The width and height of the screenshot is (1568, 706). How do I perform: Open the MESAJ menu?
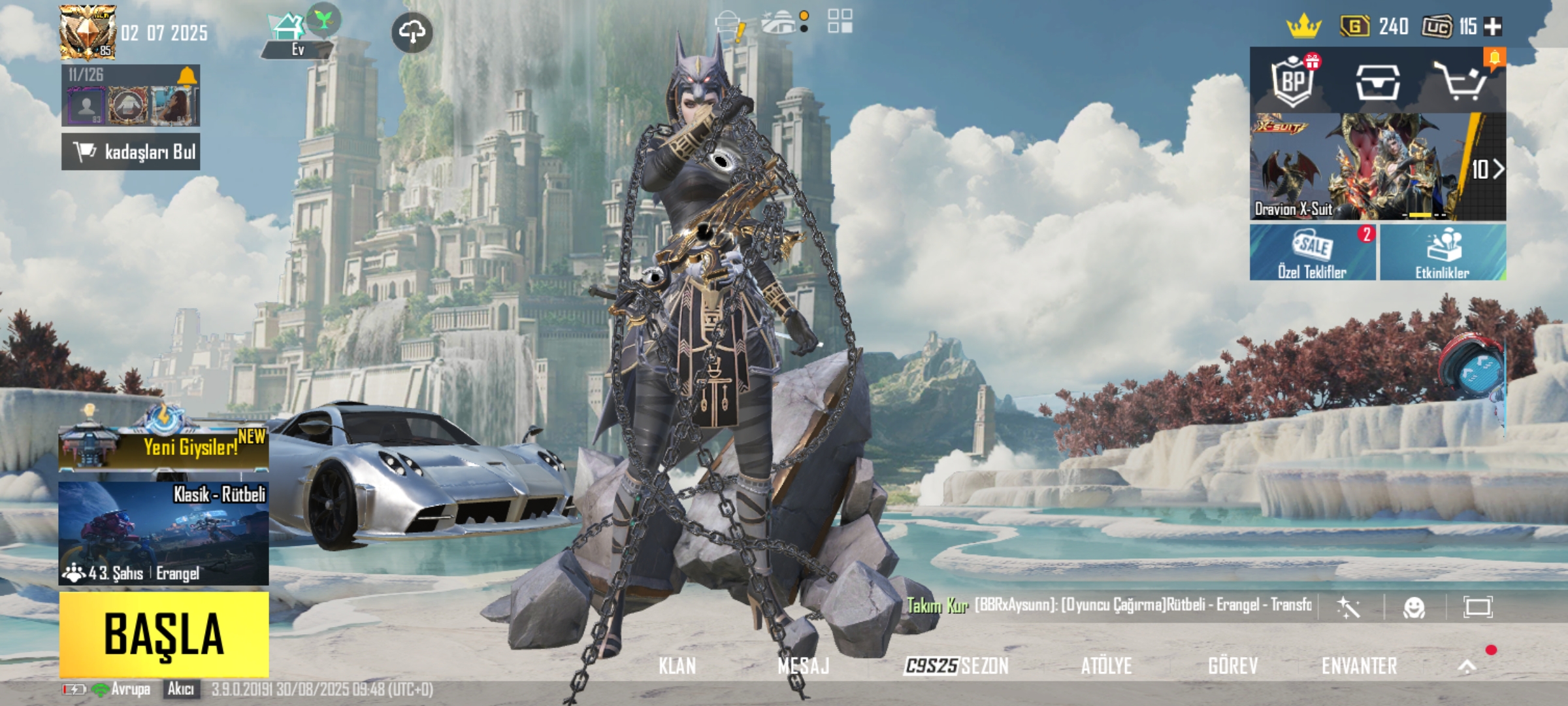pyautogui.click(x=803, y=666)
